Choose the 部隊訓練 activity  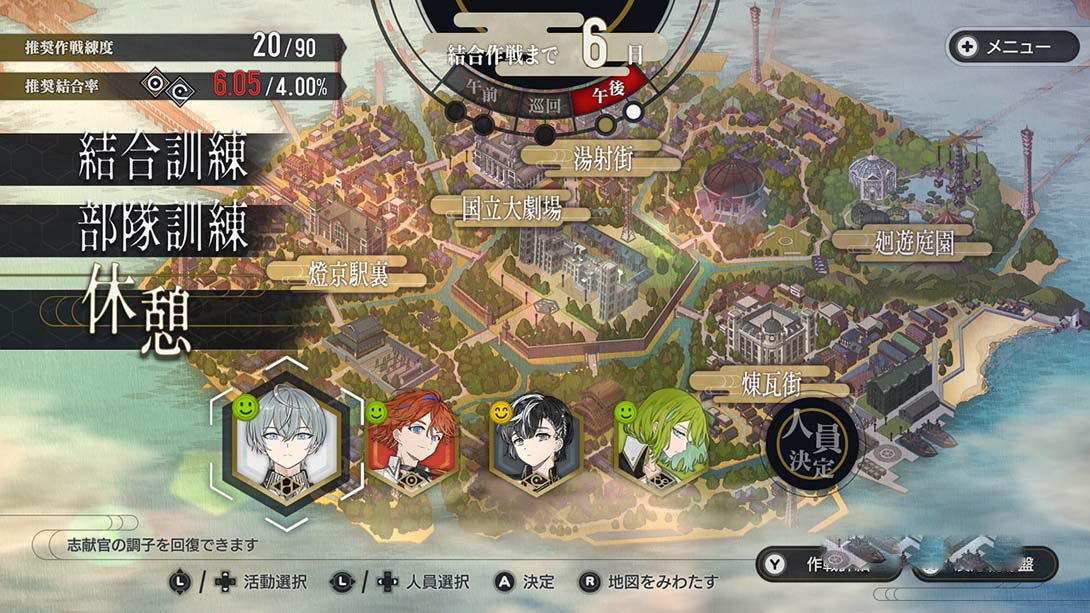pos(164,231)
